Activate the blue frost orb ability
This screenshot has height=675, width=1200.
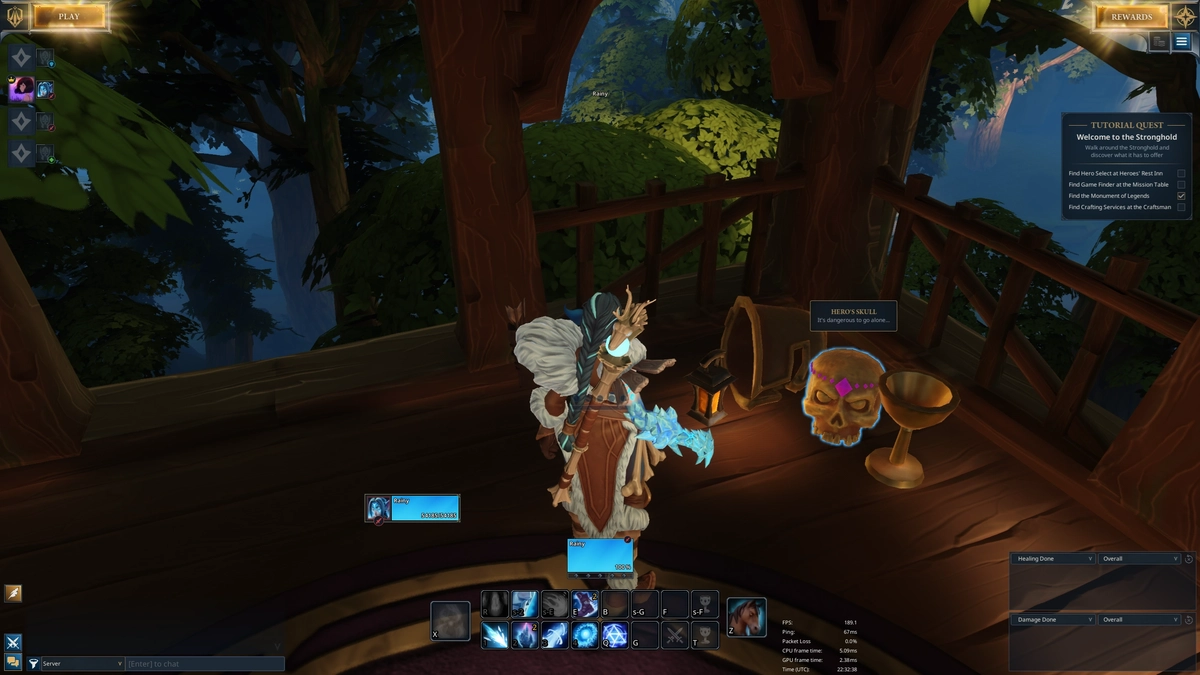tap(585, 635)
